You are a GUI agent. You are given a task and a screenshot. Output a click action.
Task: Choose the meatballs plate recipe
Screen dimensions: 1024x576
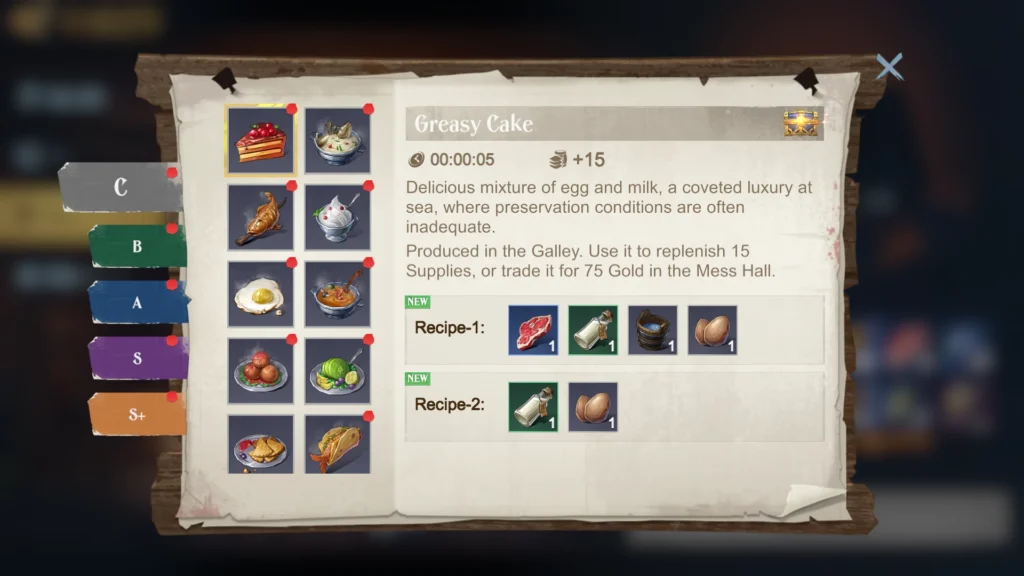(x=260, y=371)
